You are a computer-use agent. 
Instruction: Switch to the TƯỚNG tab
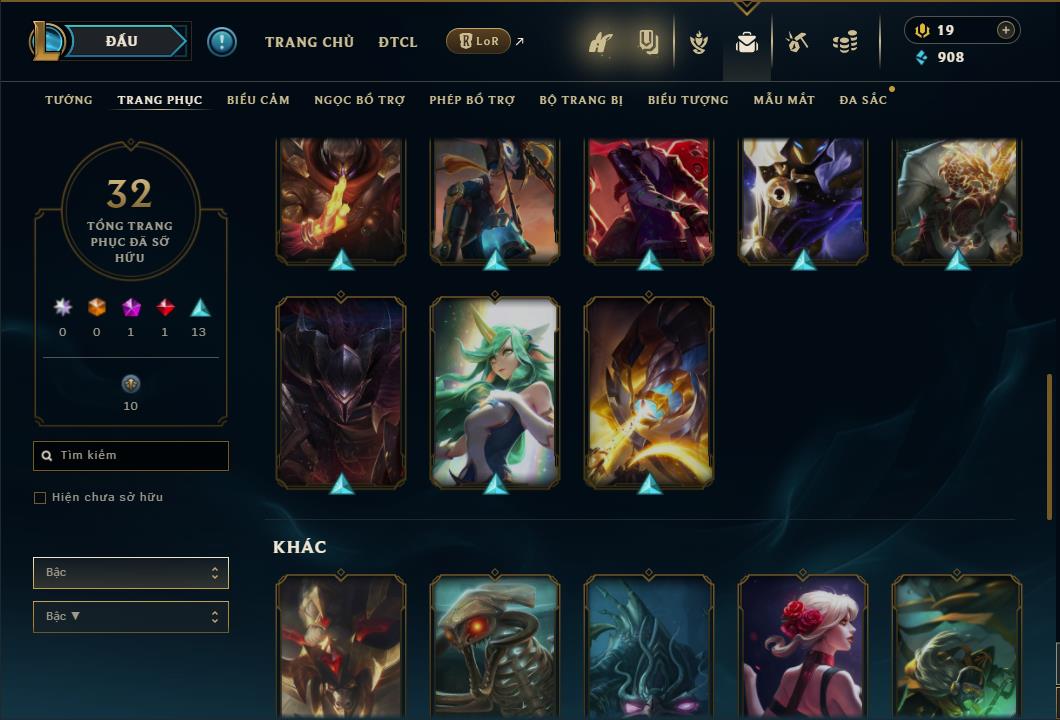coord(69,100)
